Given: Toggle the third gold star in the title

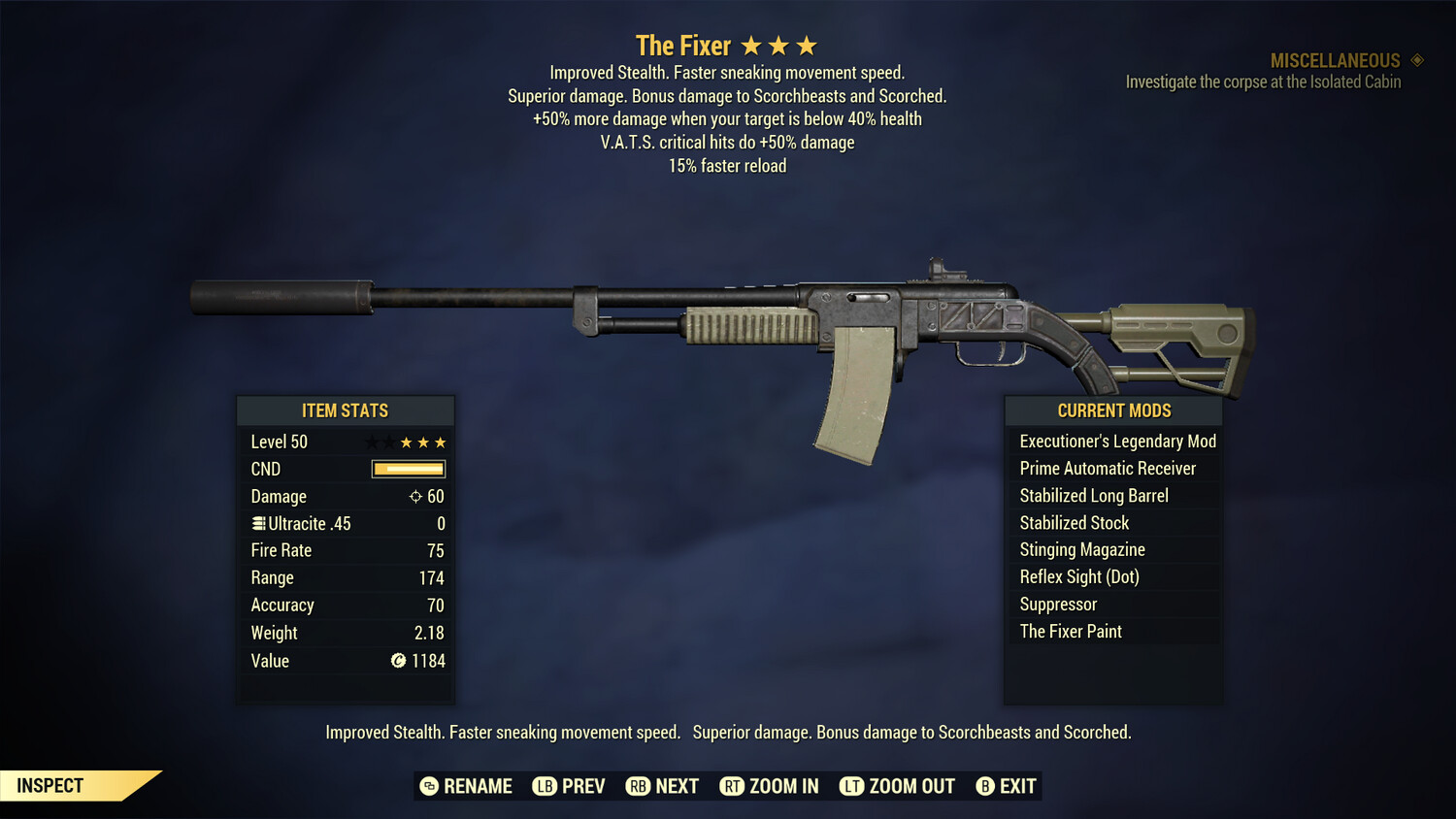Looking at the screenshot, I should point(807,44).
